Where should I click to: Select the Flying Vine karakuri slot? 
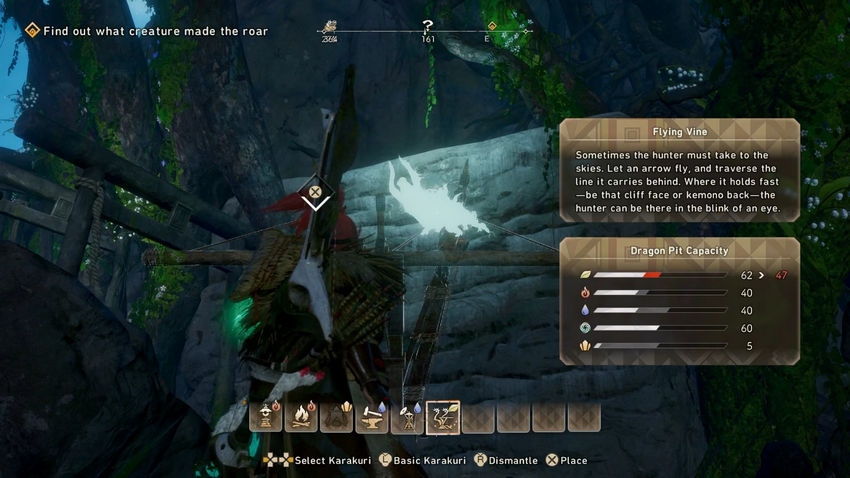pyautogui.click(x=443, y=416)
